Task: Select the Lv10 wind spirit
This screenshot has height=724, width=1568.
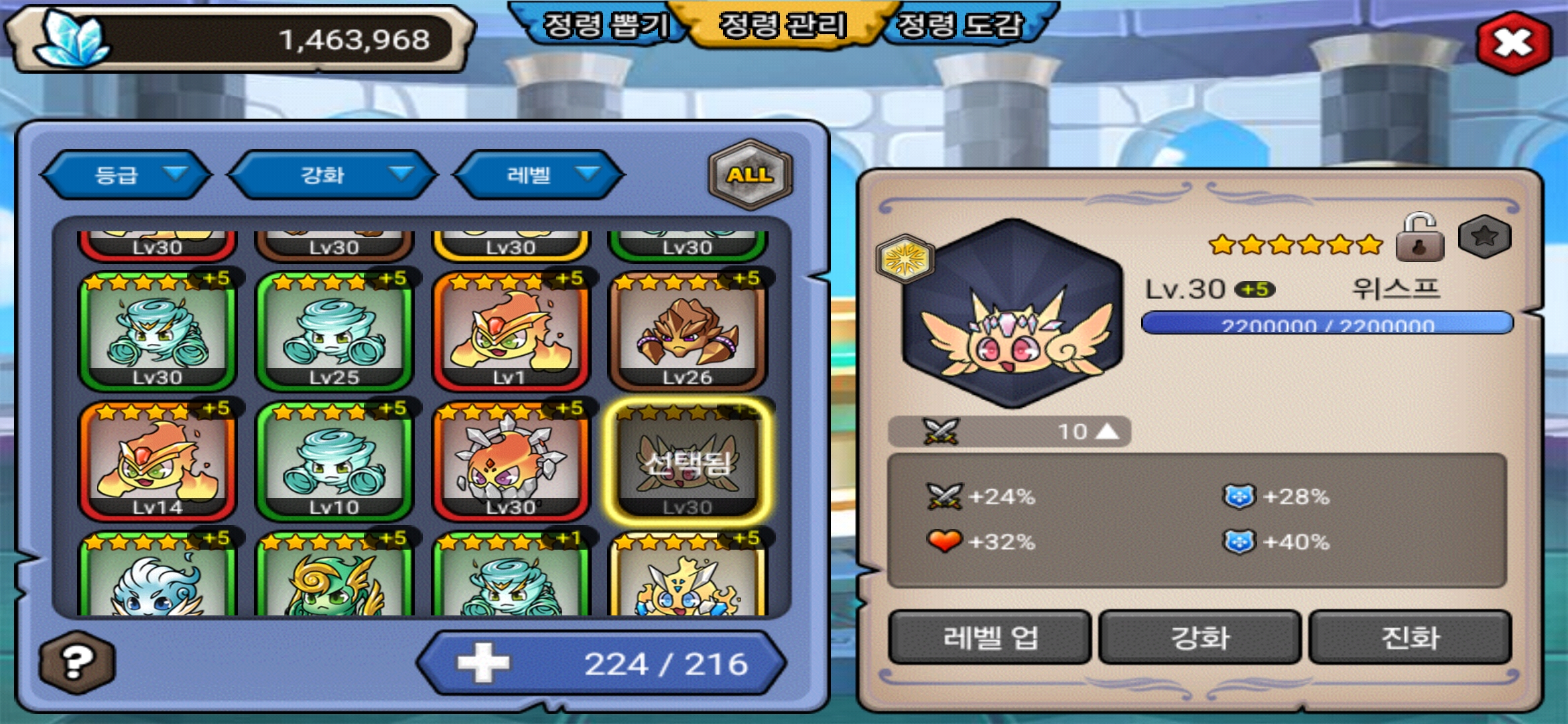Action: click(x=334, y=461)
